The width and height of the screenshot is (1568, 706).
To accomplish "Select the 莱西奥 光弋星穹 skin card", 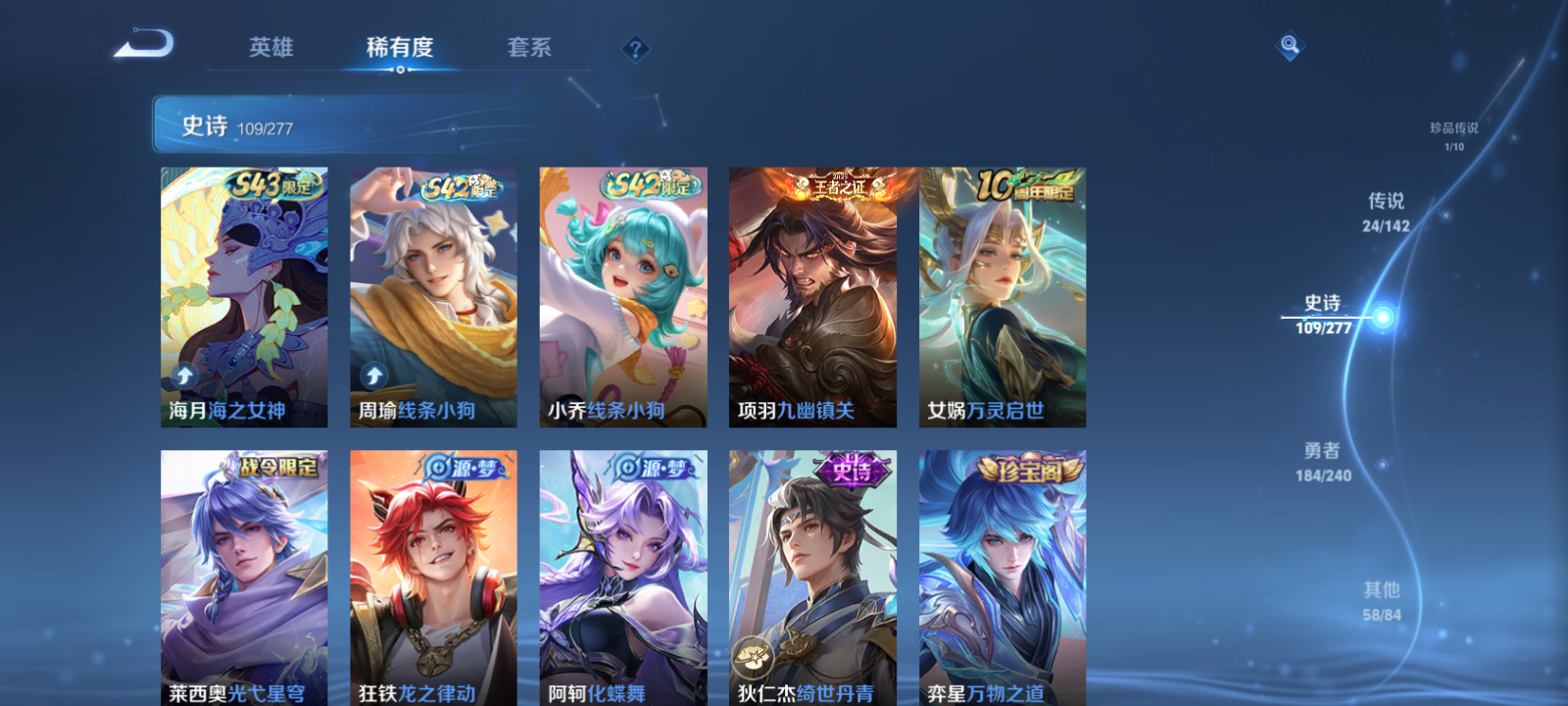I will pos(243,579).
